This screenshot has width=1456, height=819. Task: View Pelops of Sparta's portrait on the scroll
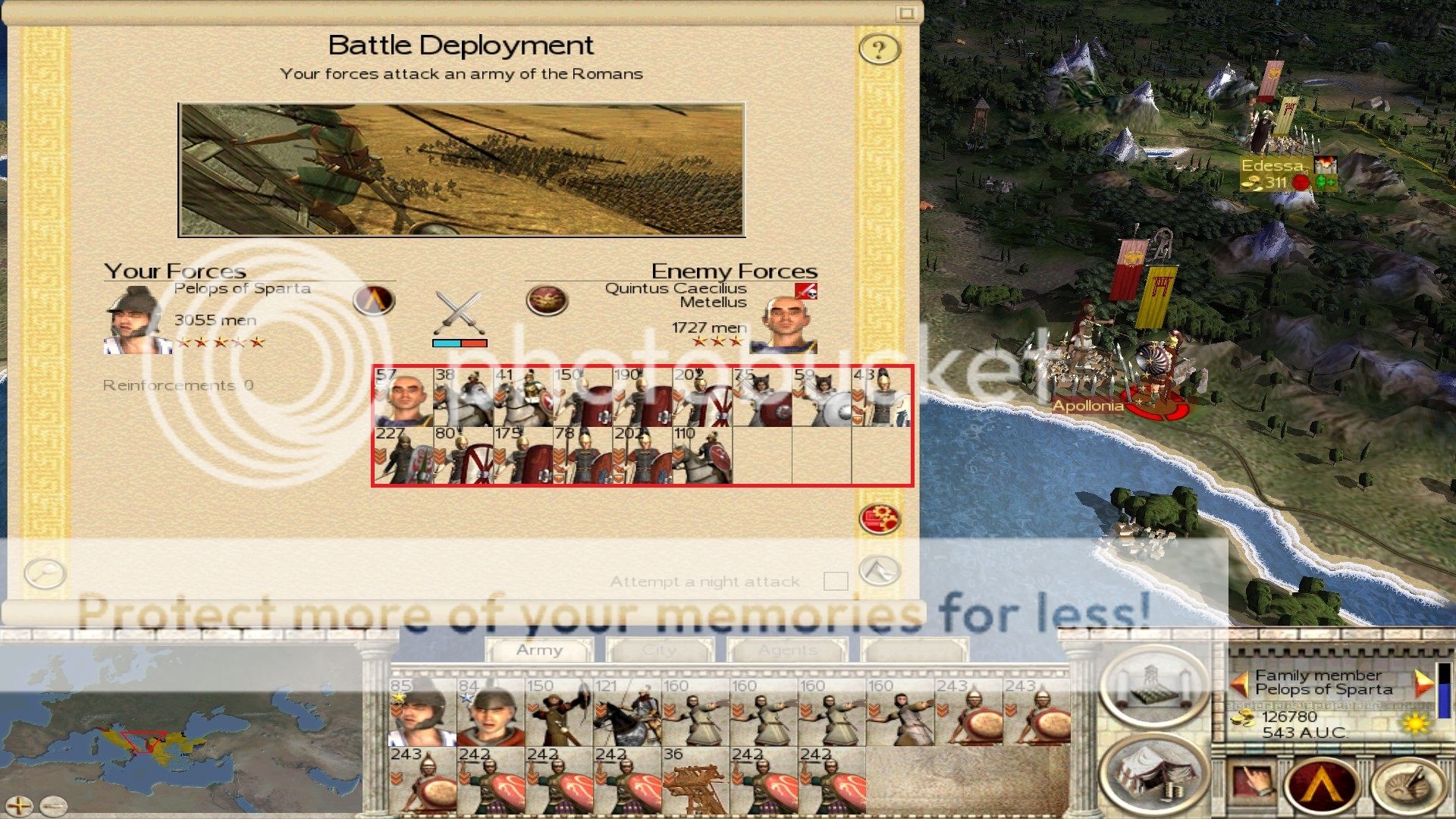pos(136,322)
